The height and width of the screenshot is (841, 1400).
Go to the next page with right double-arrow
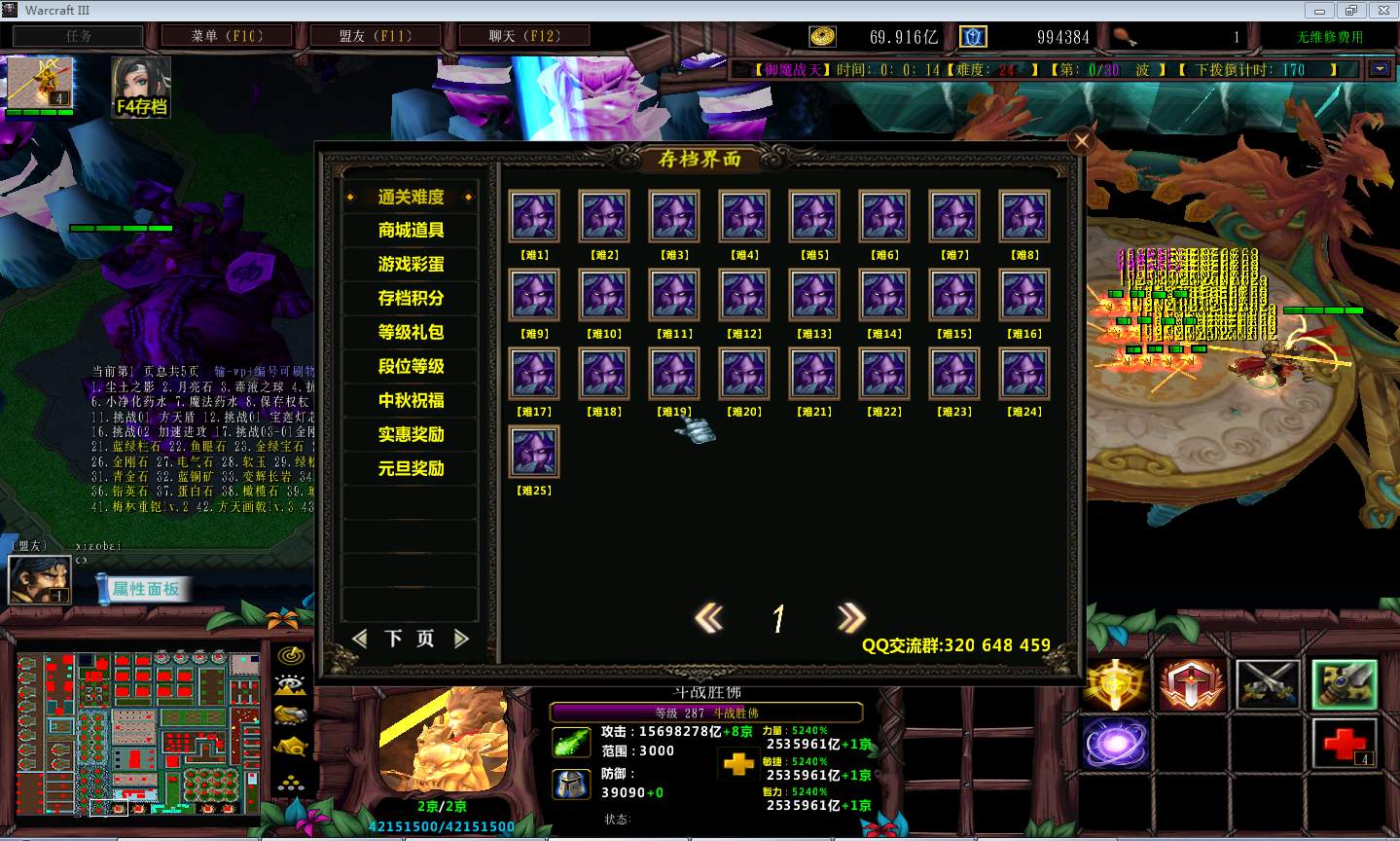click(850, 617)
